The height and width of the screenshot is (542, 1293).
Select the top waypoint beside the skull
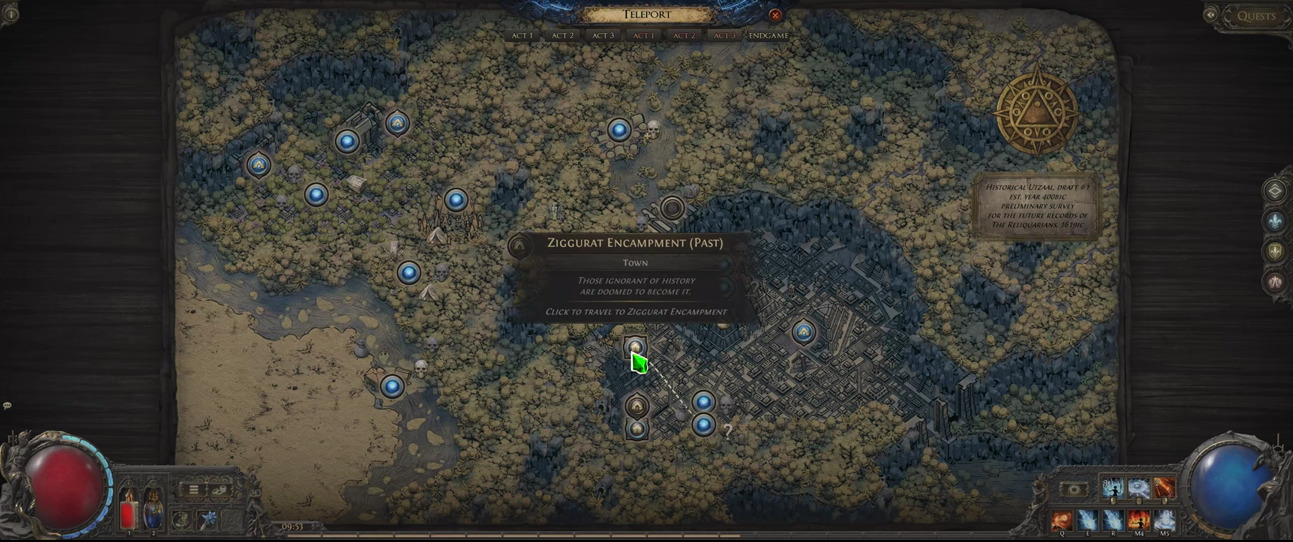click(x=619, y=130)
